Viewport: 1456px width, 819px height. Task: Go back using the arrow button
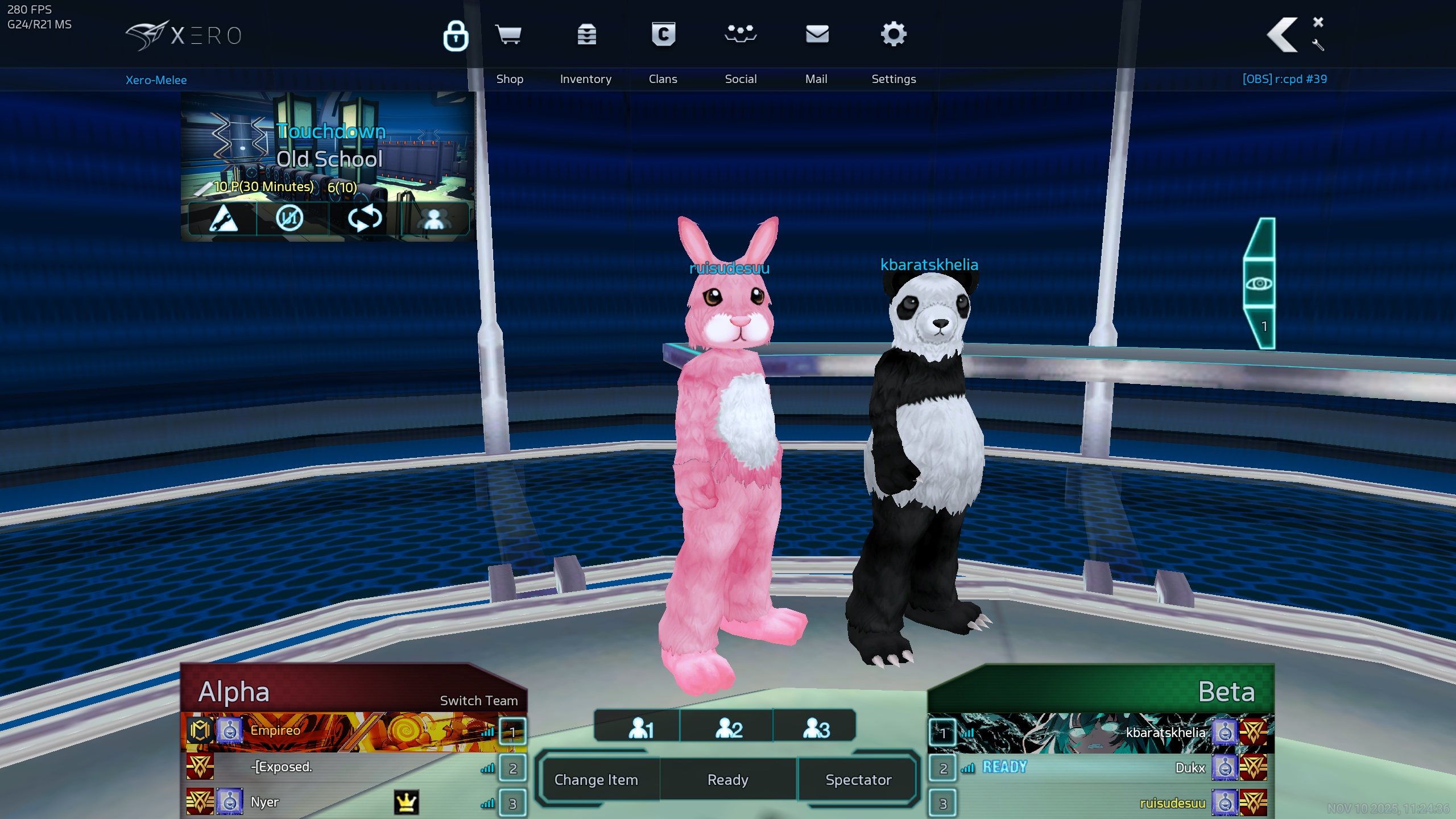(x=1283, y=35)
